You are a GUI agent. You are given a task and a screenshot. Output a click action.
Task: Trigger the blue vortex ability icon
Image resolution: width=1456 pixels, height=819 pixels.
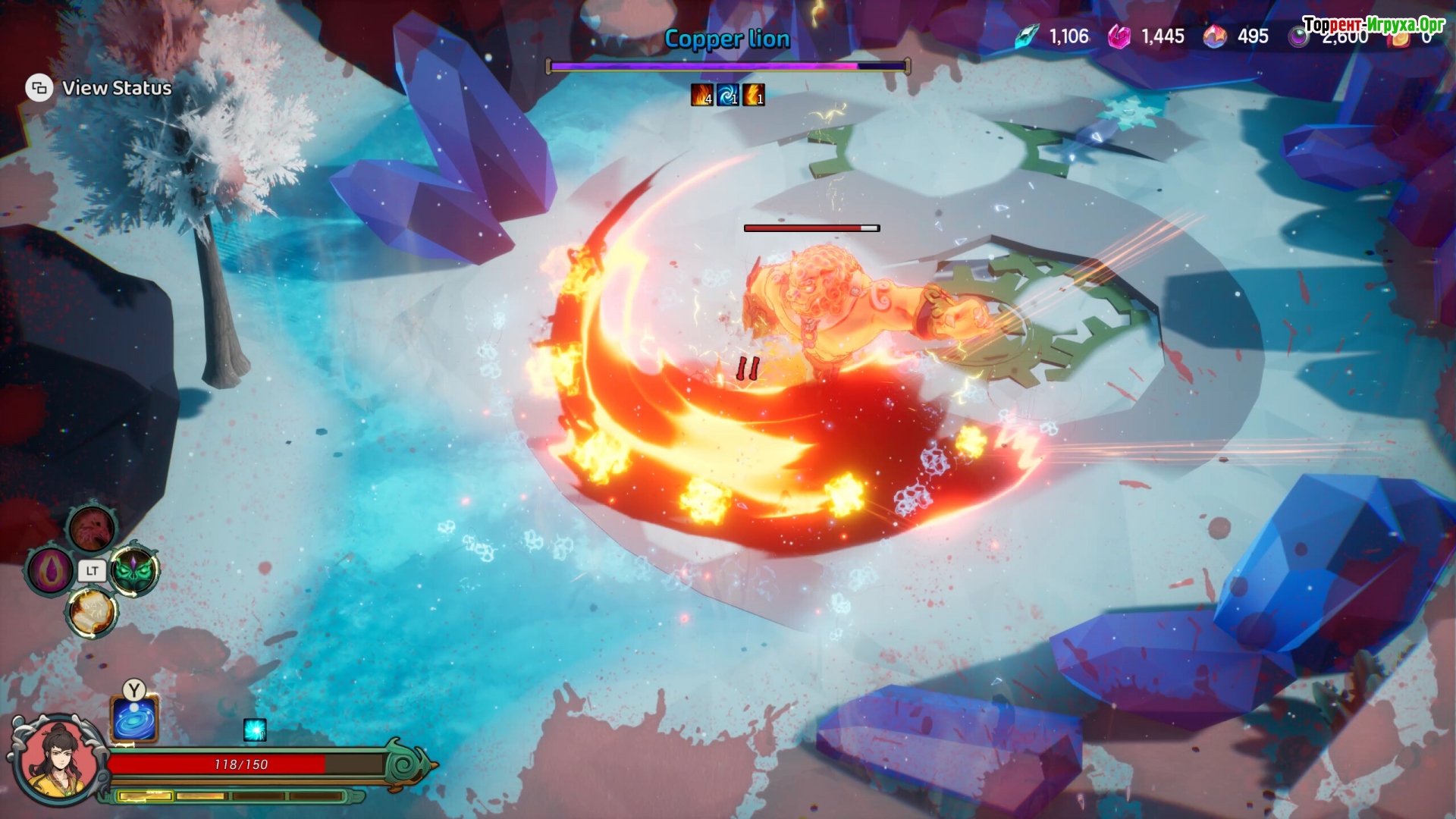134,718
